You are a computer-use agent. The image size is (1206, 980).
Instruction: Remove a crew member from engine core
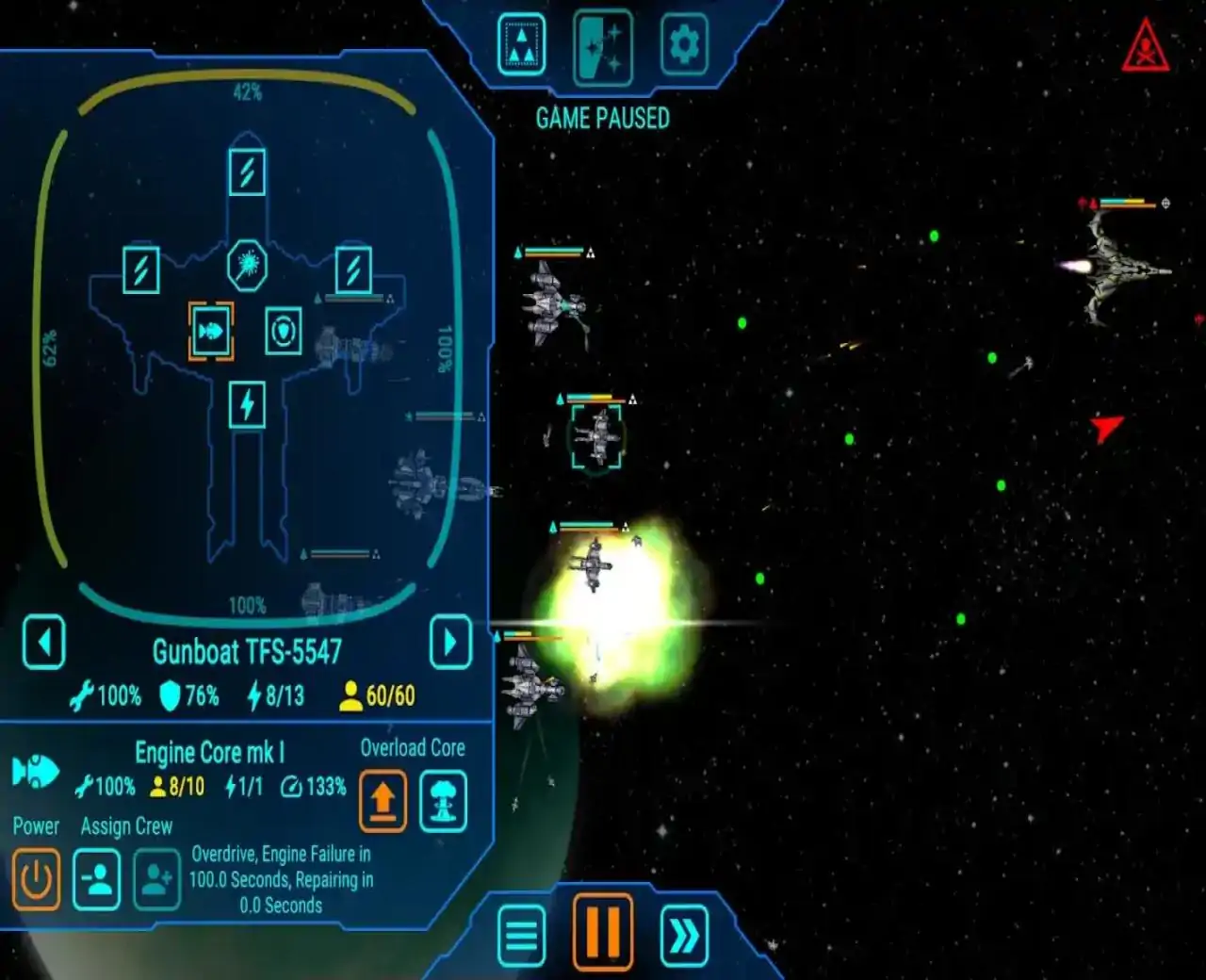point(97,879)
